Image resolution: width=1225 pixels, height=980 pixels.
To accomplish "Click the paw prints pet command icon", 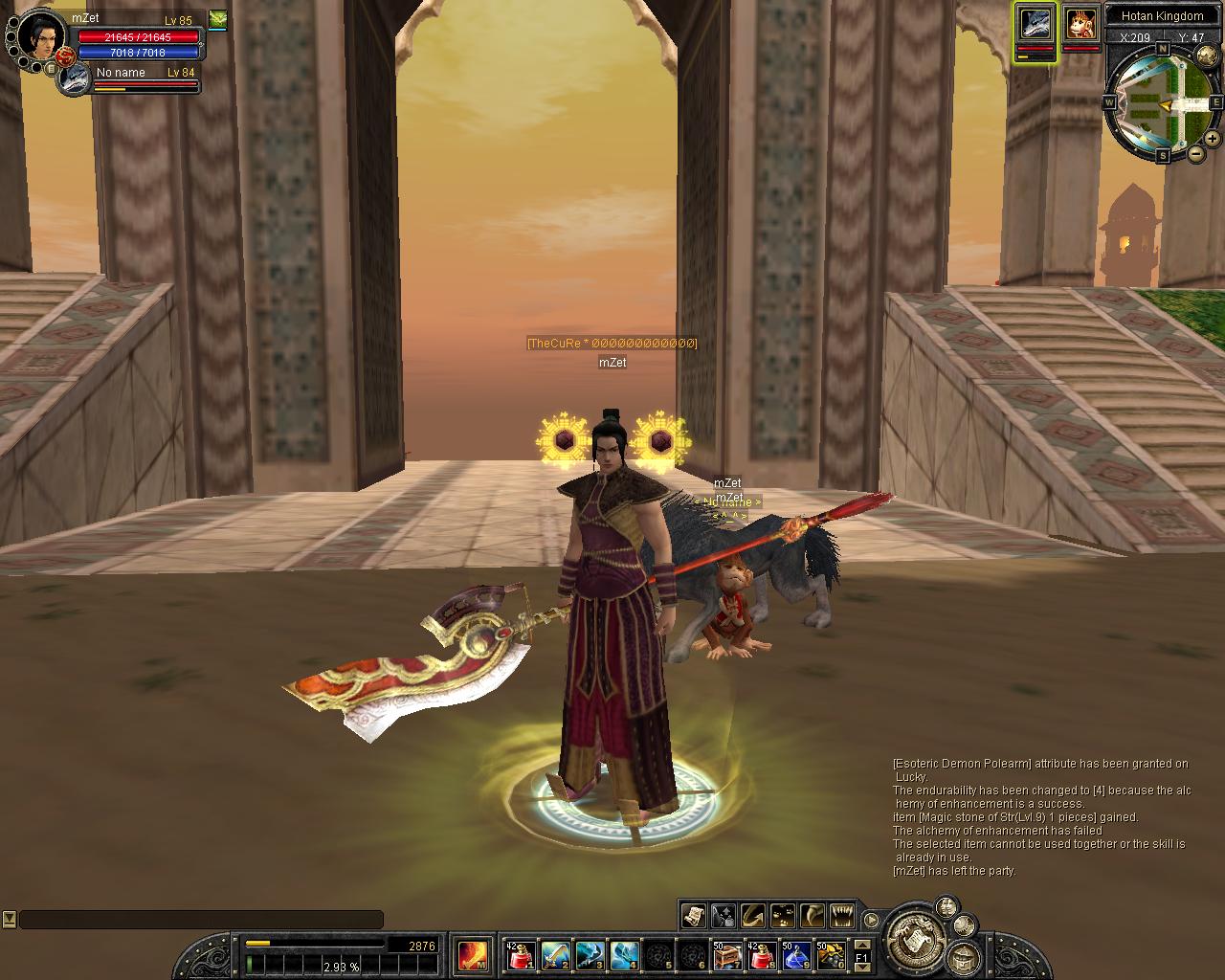I will (x=783, y=916).
